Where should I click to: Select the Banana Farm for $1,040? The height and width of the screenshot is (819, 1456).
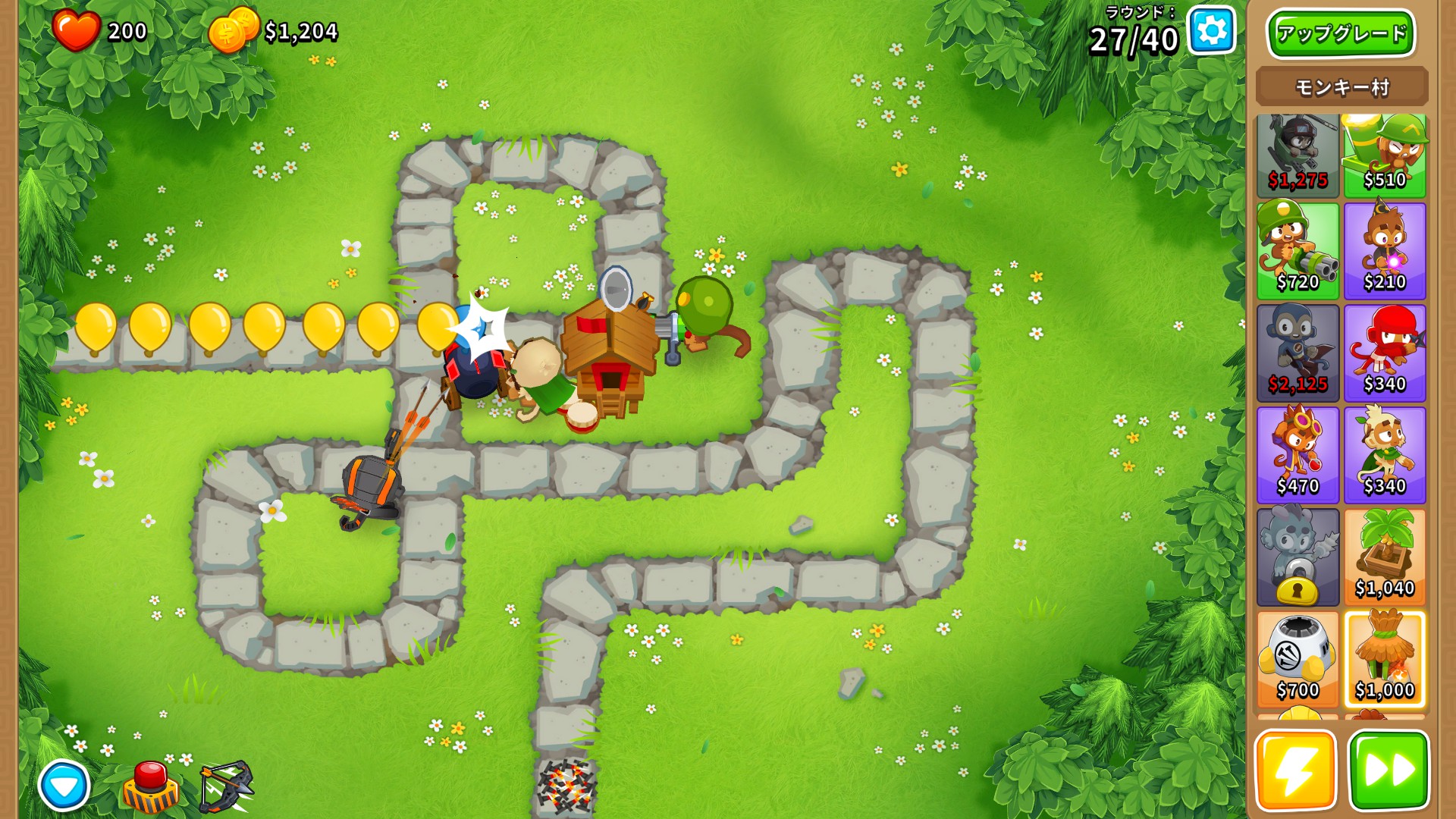pyautogui.click(x=1385, y=557)
